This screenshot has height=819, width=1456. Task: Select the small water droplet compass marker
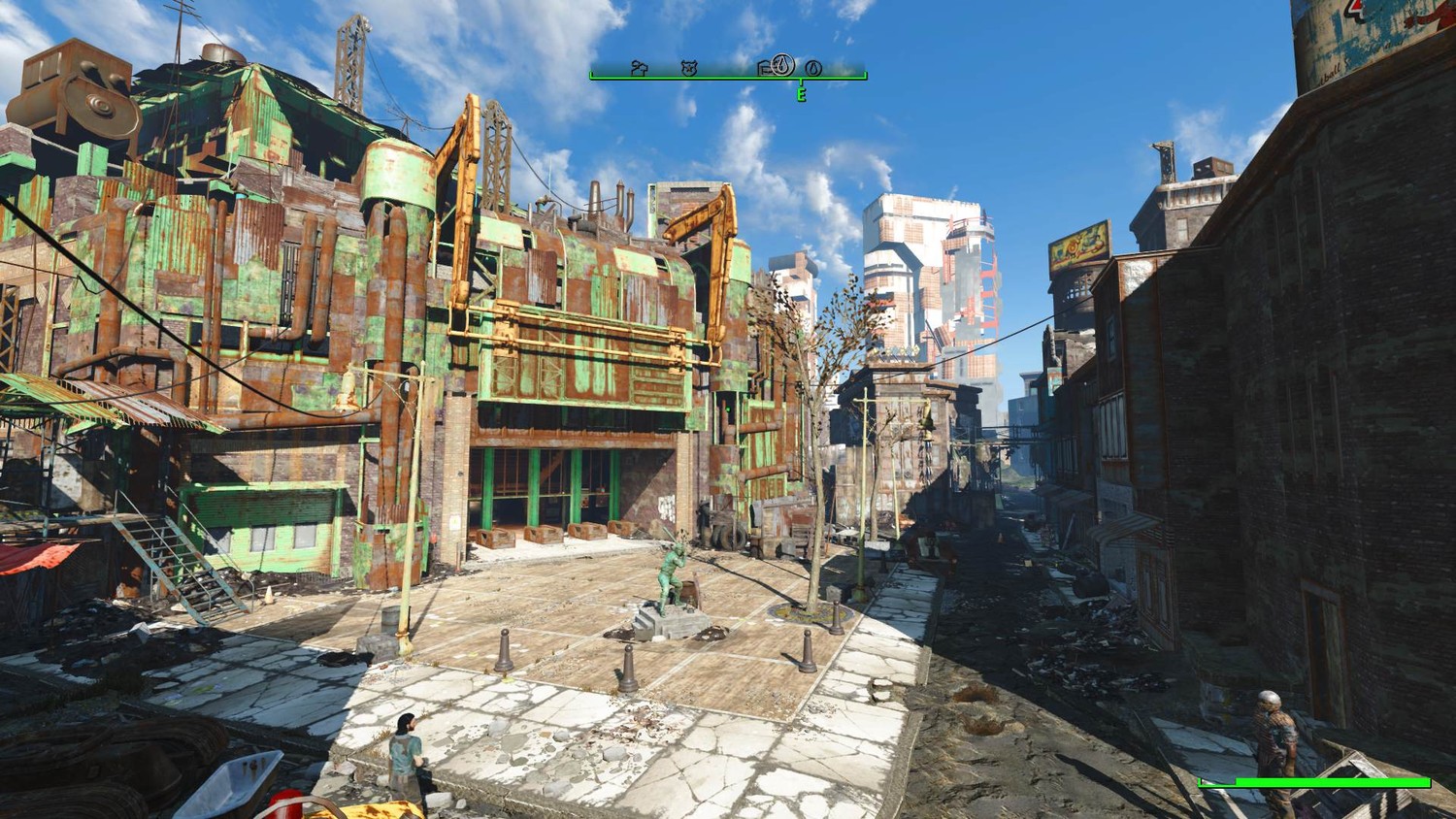tap(813, 68)
